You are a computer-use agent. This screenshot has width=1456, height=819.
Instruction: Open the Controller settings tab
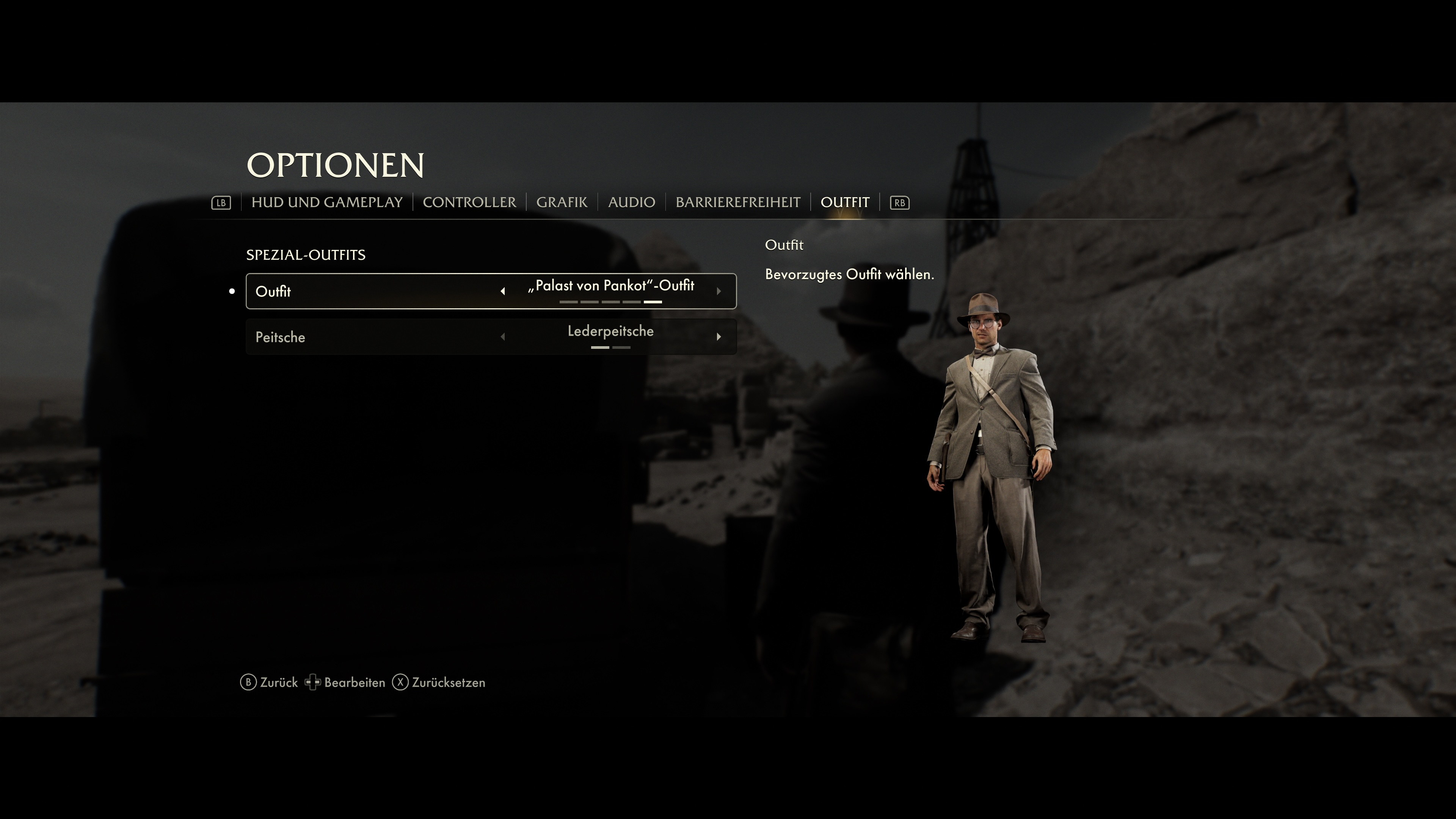[469, 202]
